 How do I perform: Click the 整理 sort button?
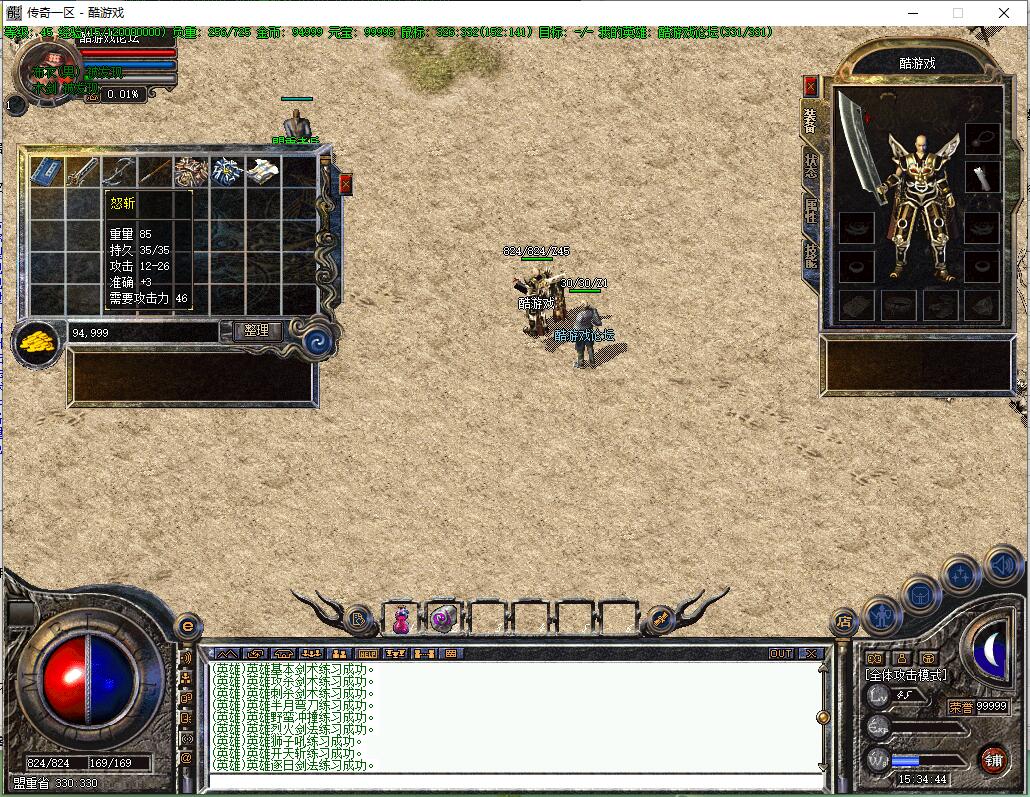pyautogui.click(x=257, y=331)
